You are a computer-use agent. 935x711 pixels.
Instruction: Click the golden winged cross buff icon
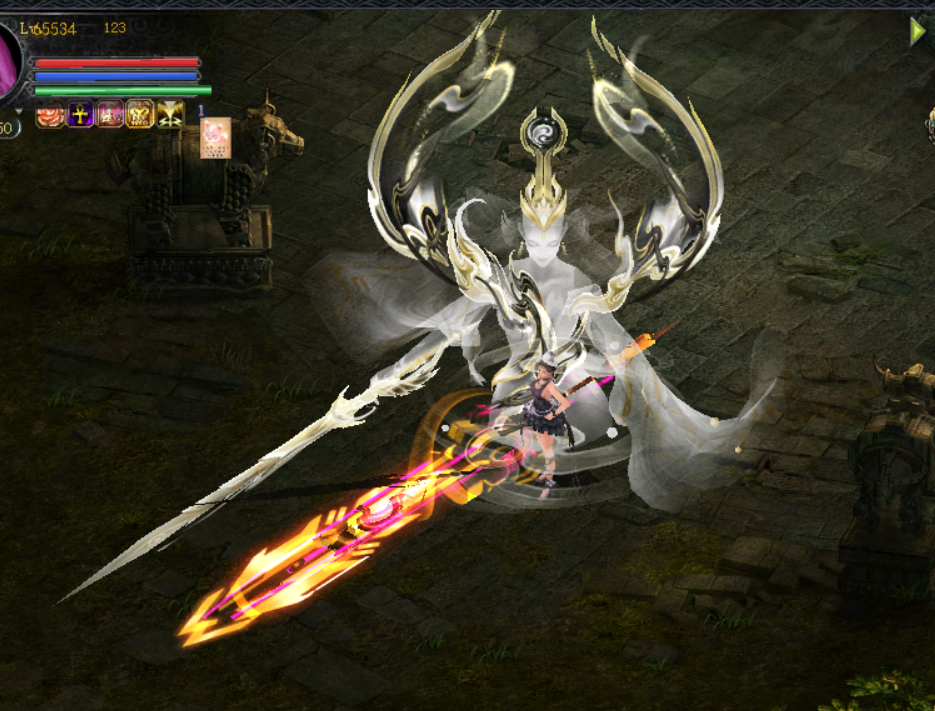tap(170, 115)
